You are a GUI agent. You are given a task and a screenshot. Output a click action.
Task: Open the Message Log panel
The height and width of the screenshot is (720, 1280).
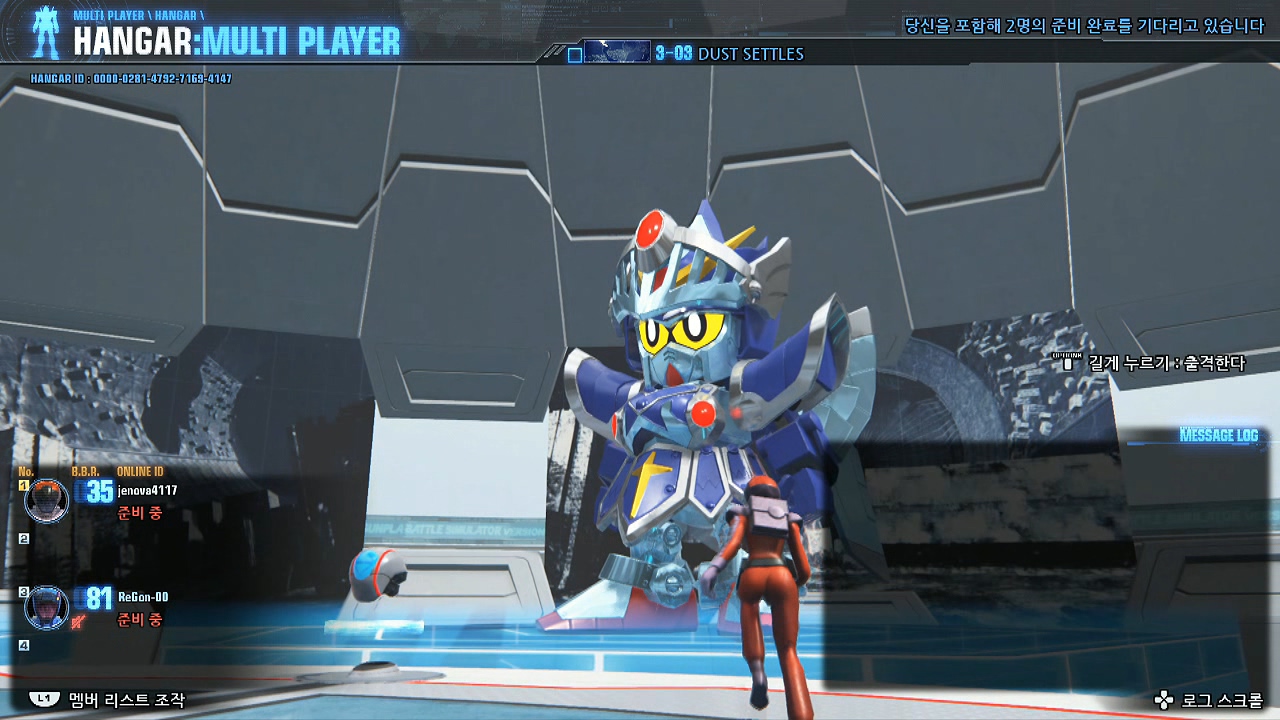coord(1218,435)
